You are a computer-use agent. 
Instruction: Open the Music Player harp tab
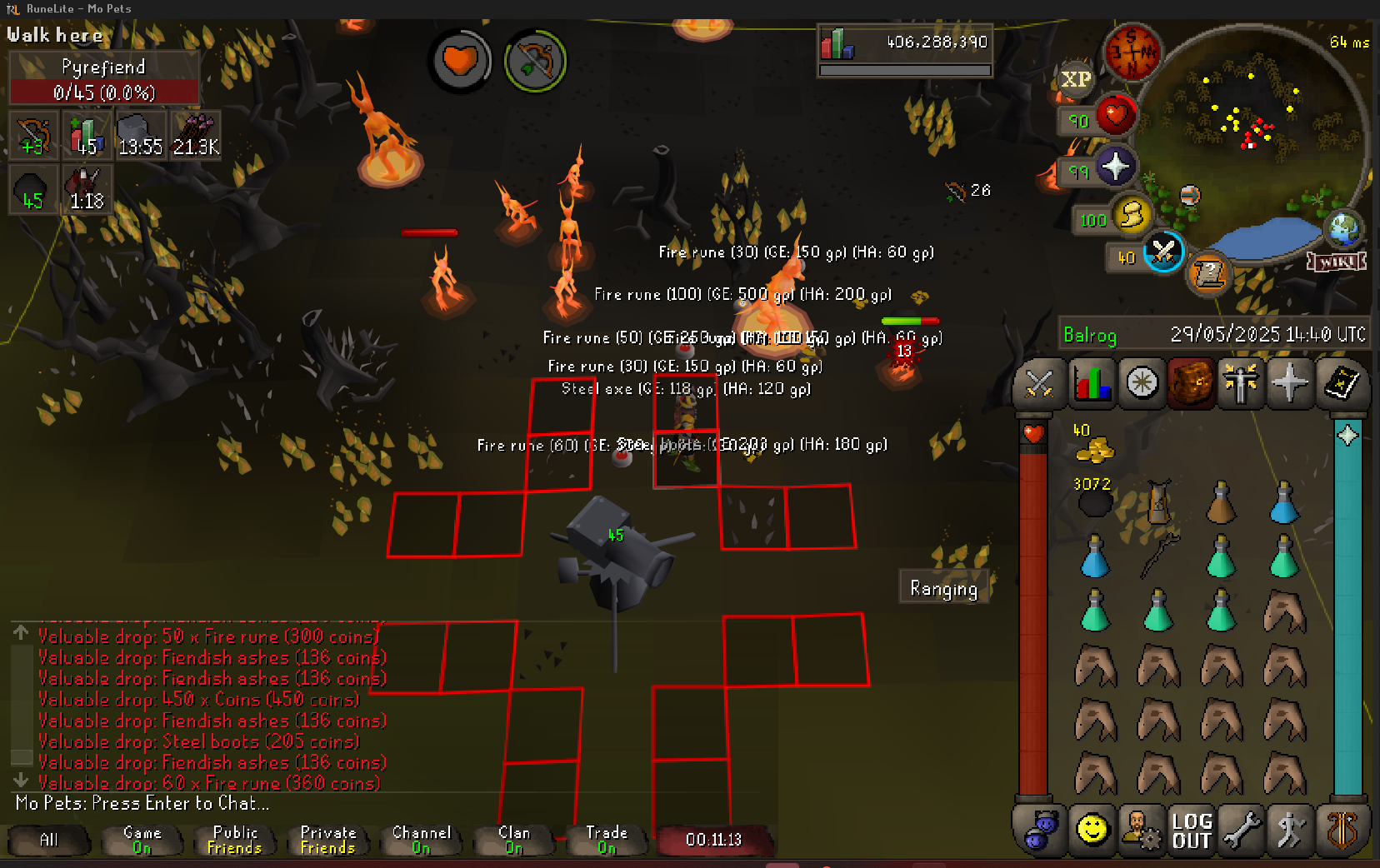tap(1341, 831)
